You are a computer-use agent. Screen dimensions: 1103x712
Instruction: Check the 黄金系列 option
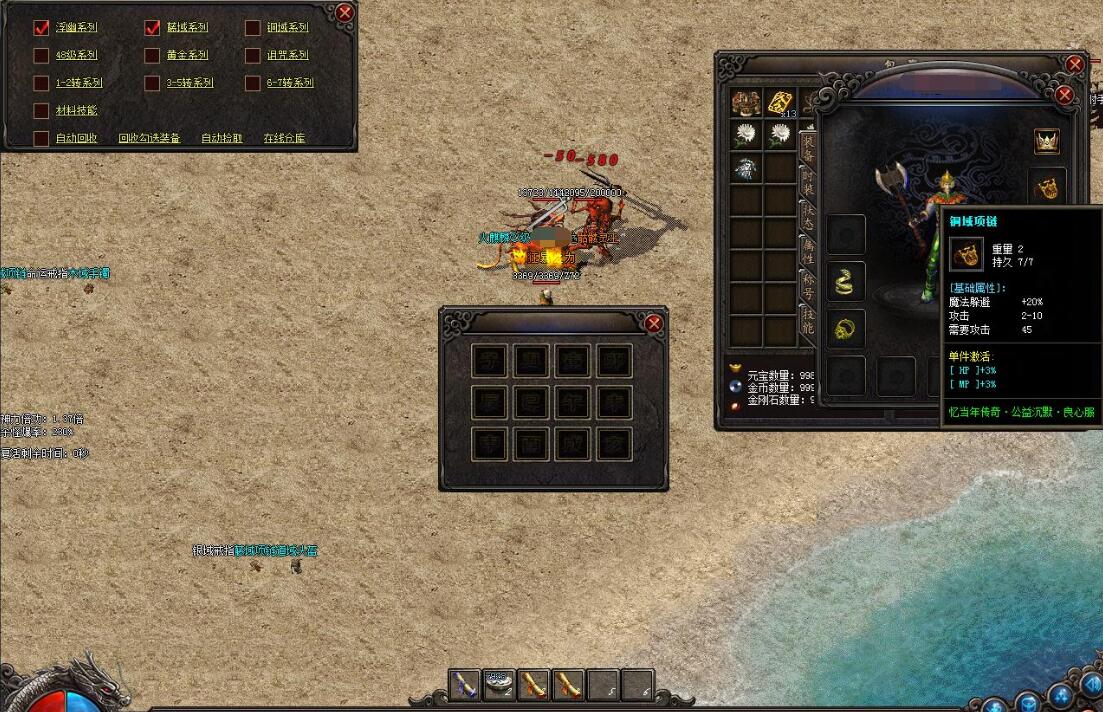point(152,55)
